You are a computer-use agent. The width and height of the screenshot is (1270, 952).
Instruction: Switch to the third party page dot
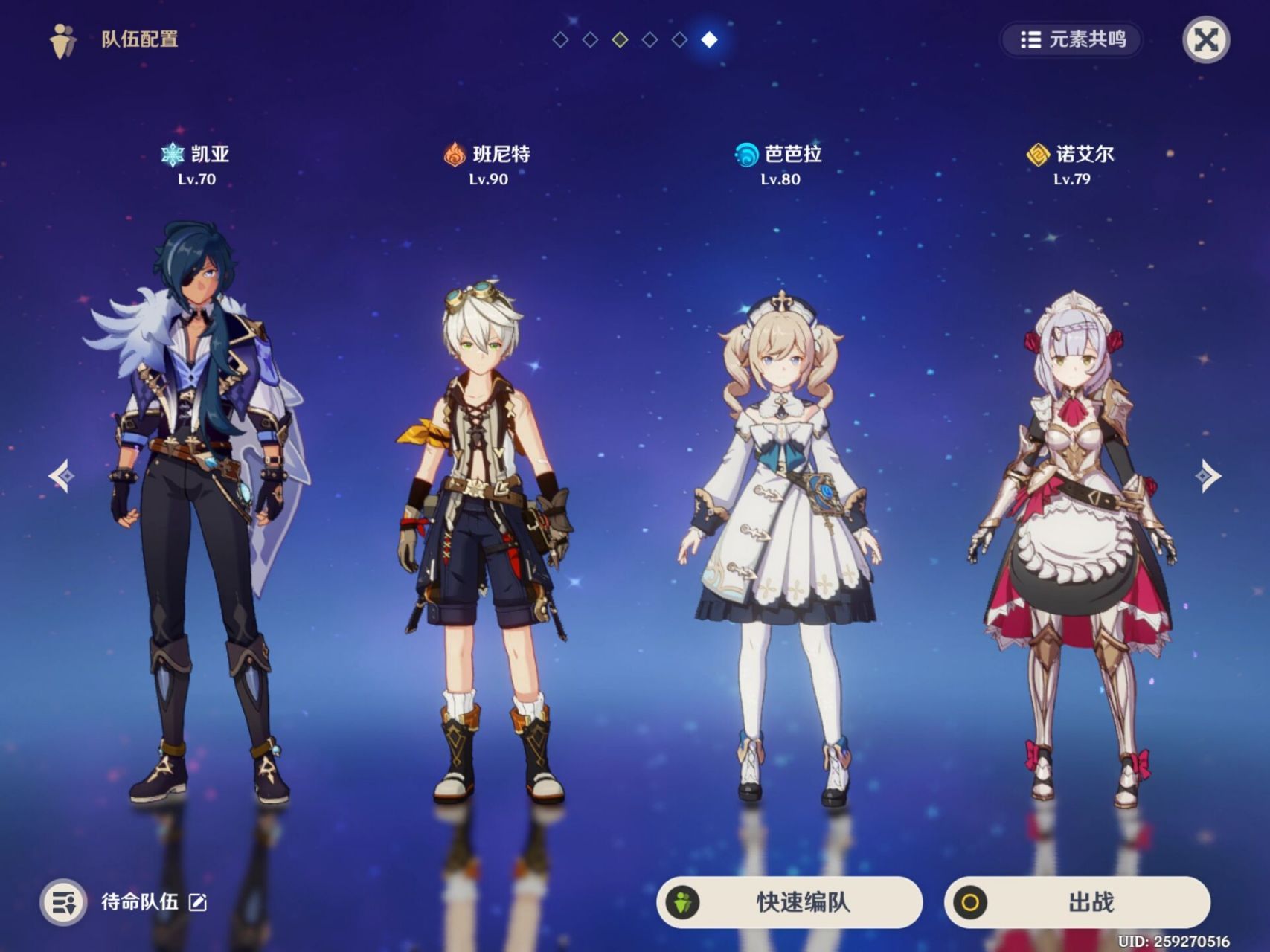pyautogui.click(x=620, y=40)
